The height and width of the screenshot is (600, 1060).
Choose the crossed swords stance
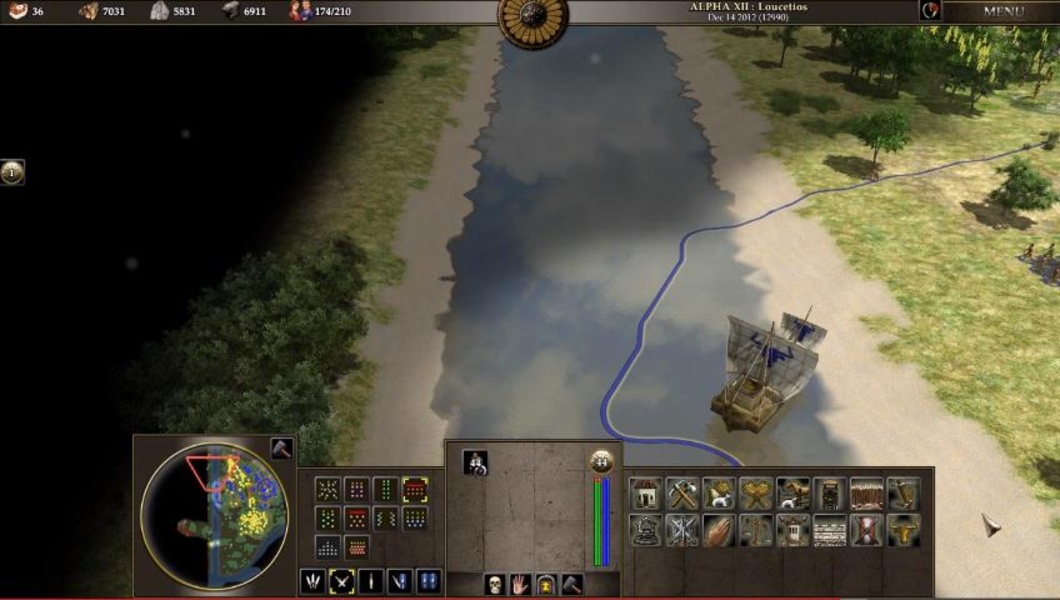(342, 581)
